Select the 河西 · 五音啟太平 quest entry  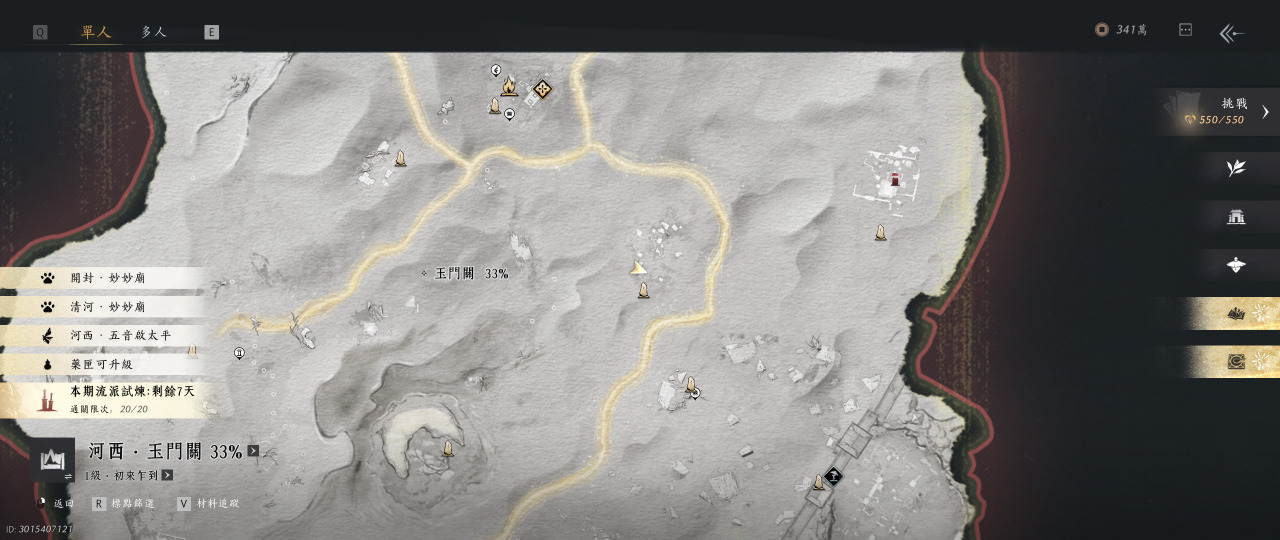click(105, 336)
